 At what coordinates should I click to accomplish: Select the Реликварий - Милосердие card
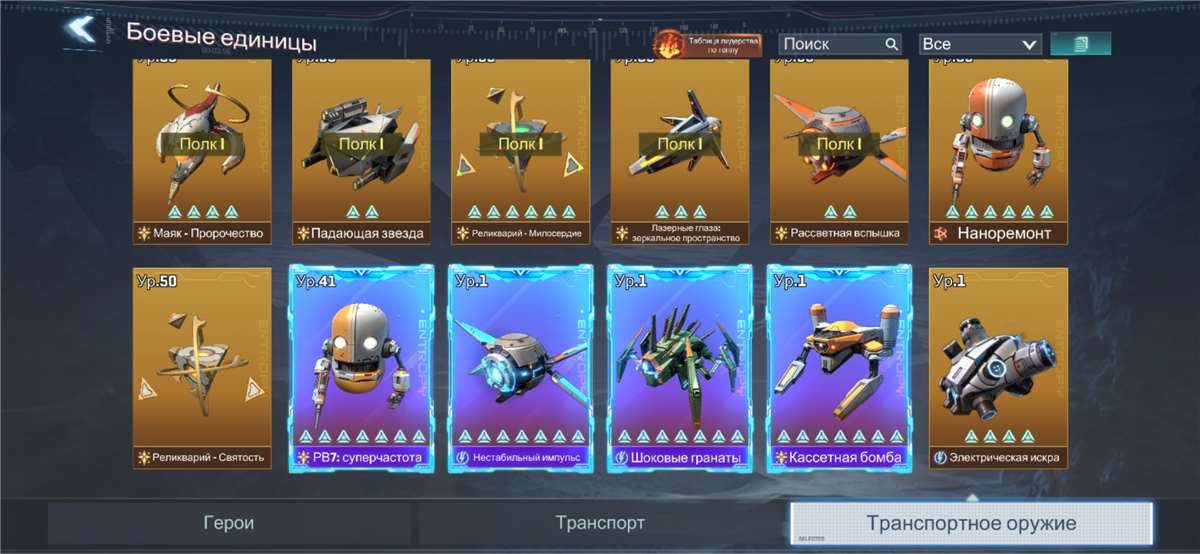(520, 150)
